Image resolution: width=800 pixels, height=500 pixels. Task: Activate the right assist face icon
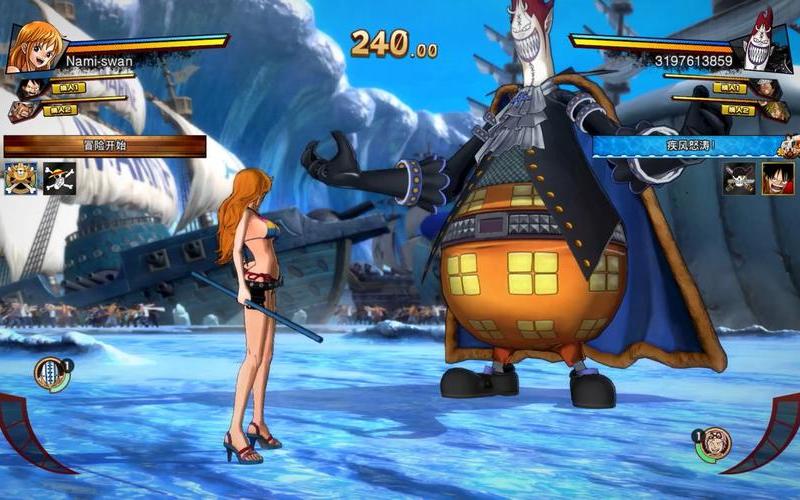pyautogui.click(x=712, y=443)
